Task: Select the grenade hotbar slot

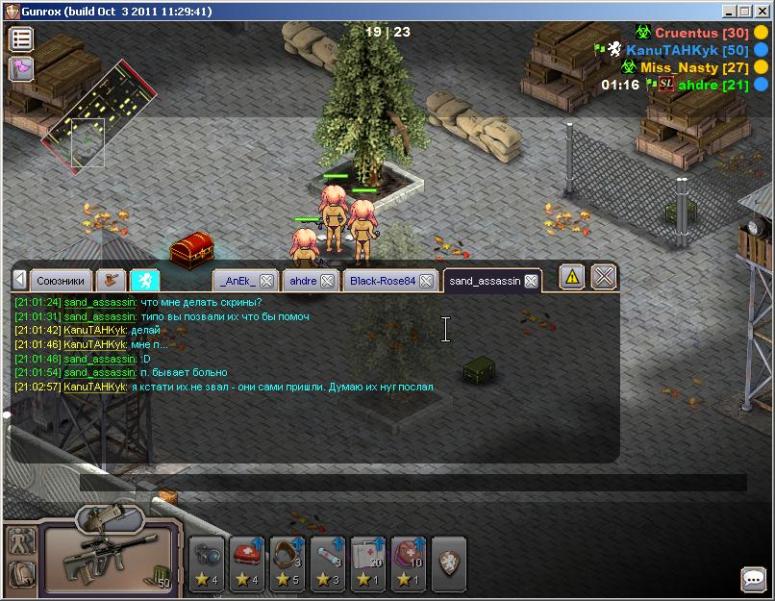Action: (x=207, y=560)
